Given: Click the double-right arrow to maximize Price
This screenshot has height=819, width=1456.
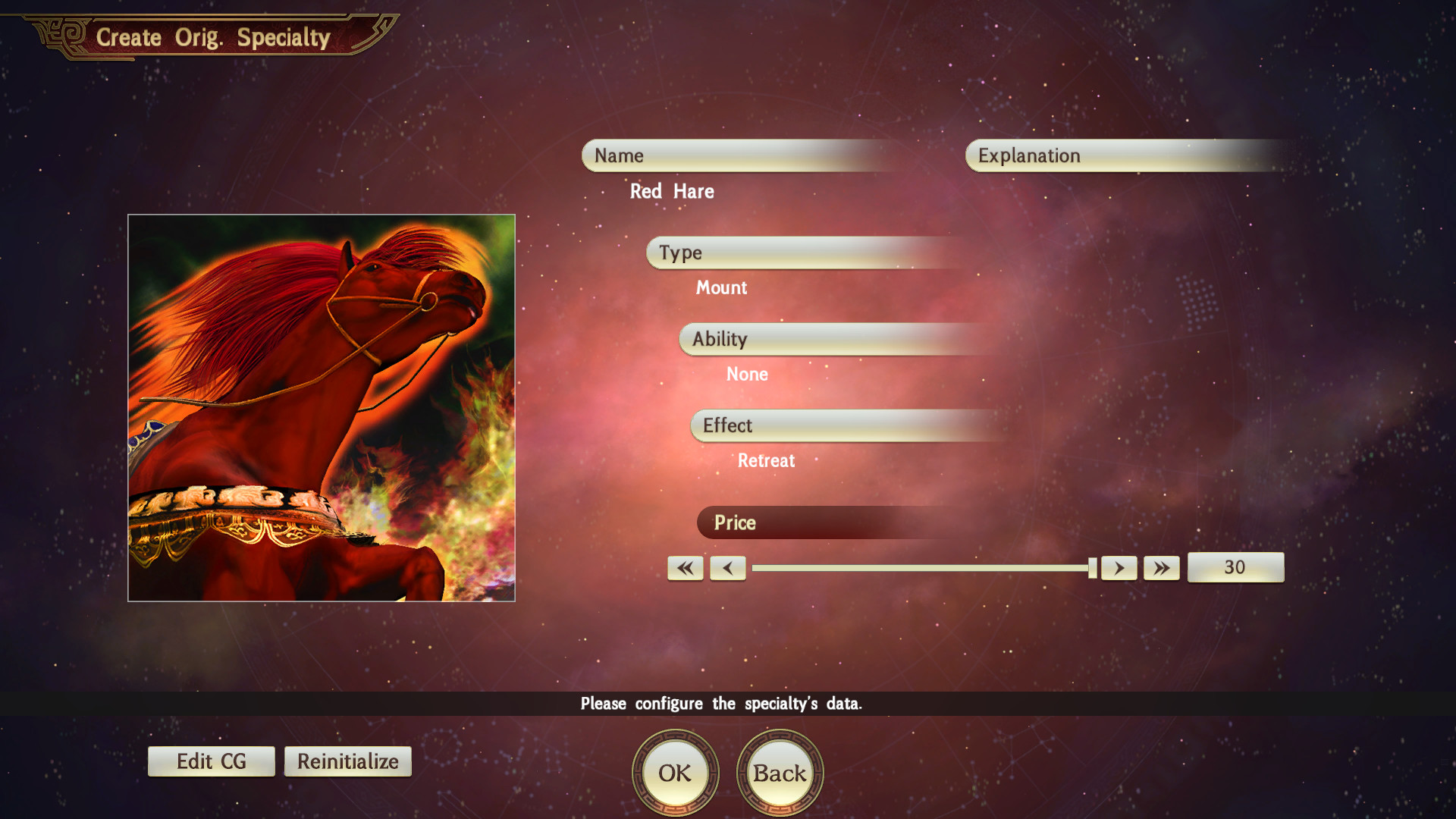Looking at the screenshot, I should click(x=1161, y=567).
